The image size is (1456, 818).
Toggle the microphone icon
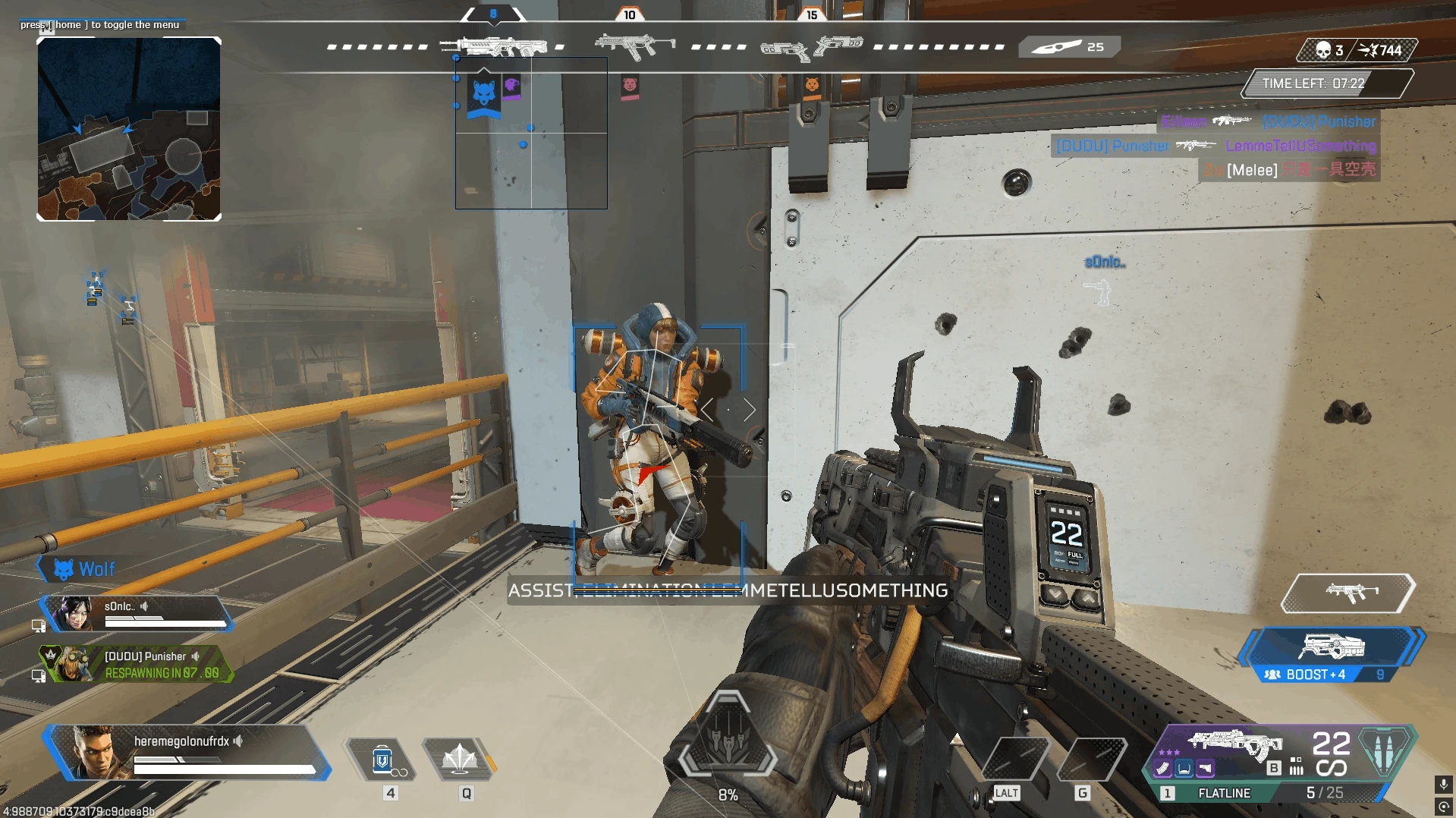click(x=1443, y=784)
